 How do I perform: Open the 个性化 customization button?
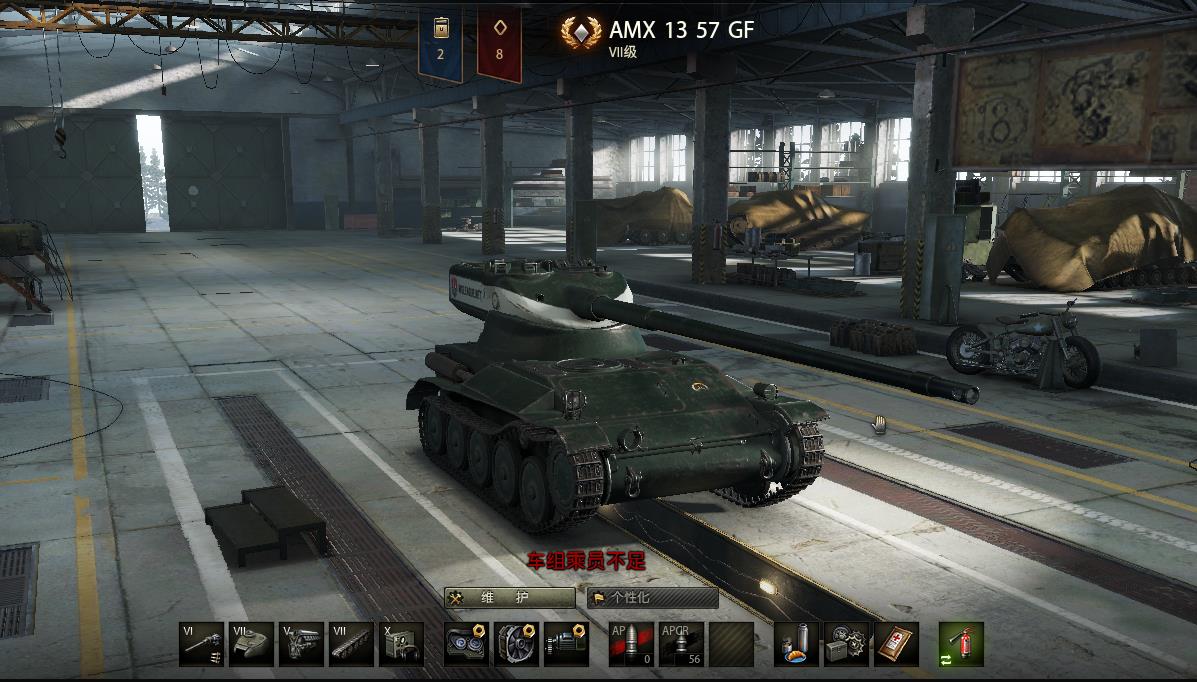tap(653, 598)
